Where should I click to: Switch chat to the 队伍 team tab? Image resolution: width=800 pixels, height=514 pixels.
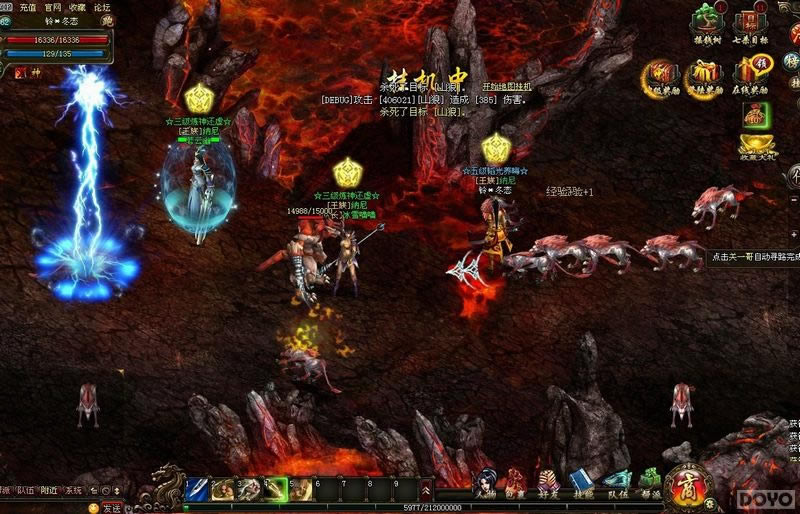click(25, 490)
